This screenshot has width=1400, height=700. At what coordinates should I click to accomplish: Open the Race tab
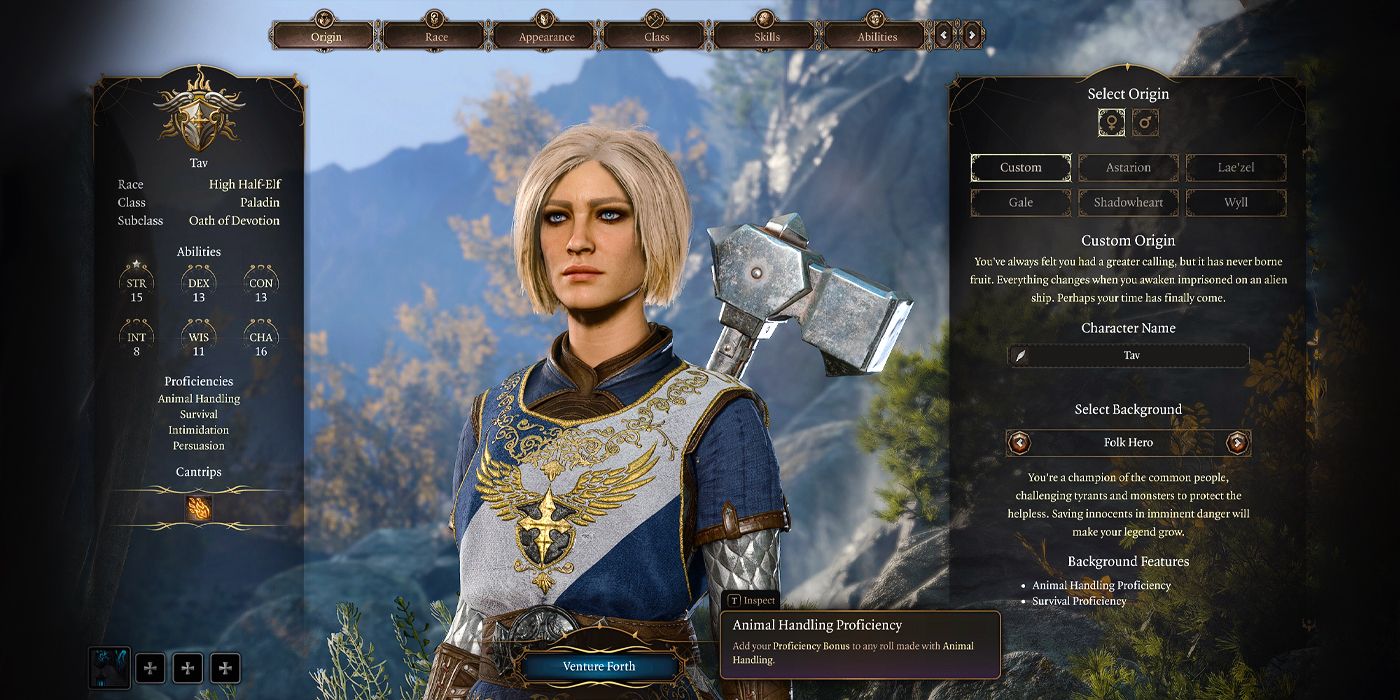[436, 36]
